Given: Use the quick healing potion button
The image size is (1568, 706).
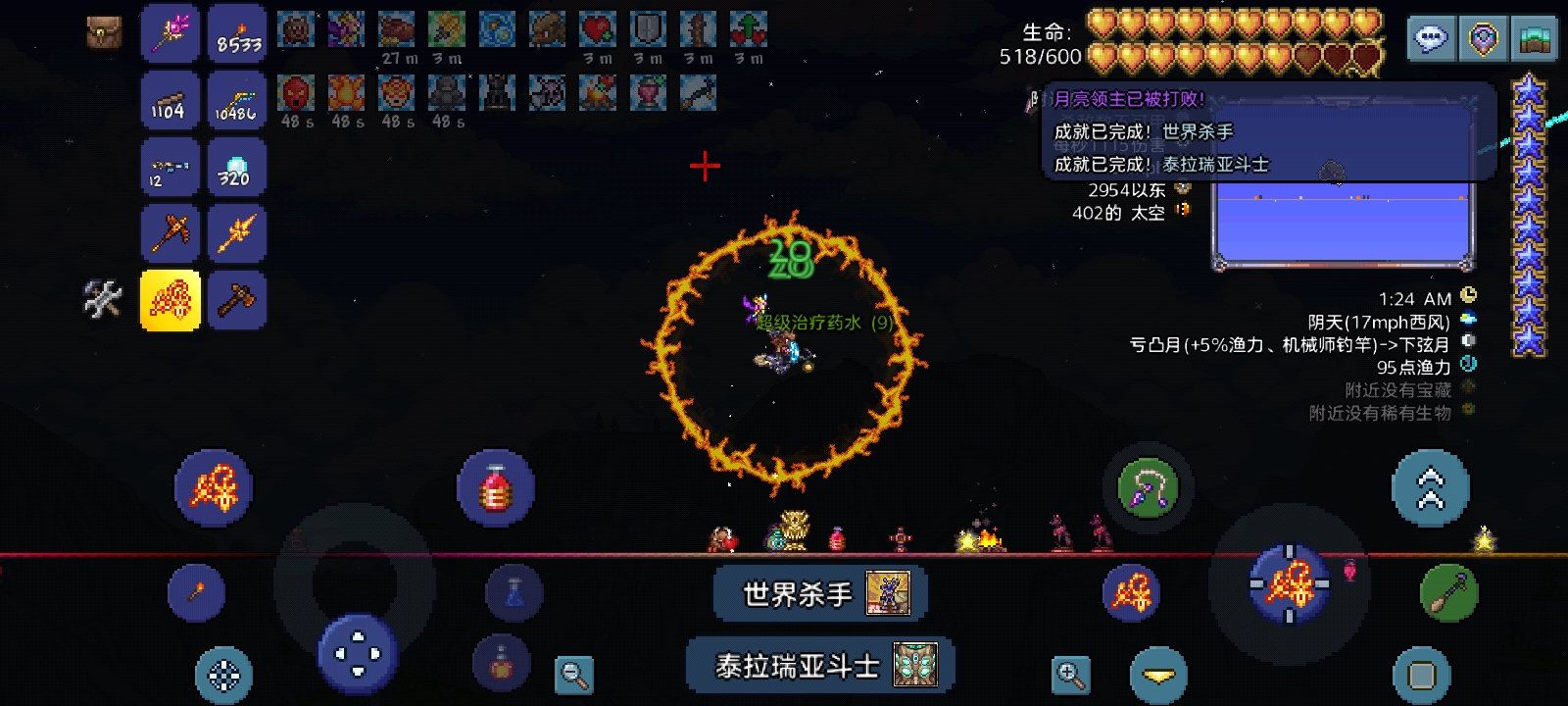Looking at the screenshot, I should [496, 488].
